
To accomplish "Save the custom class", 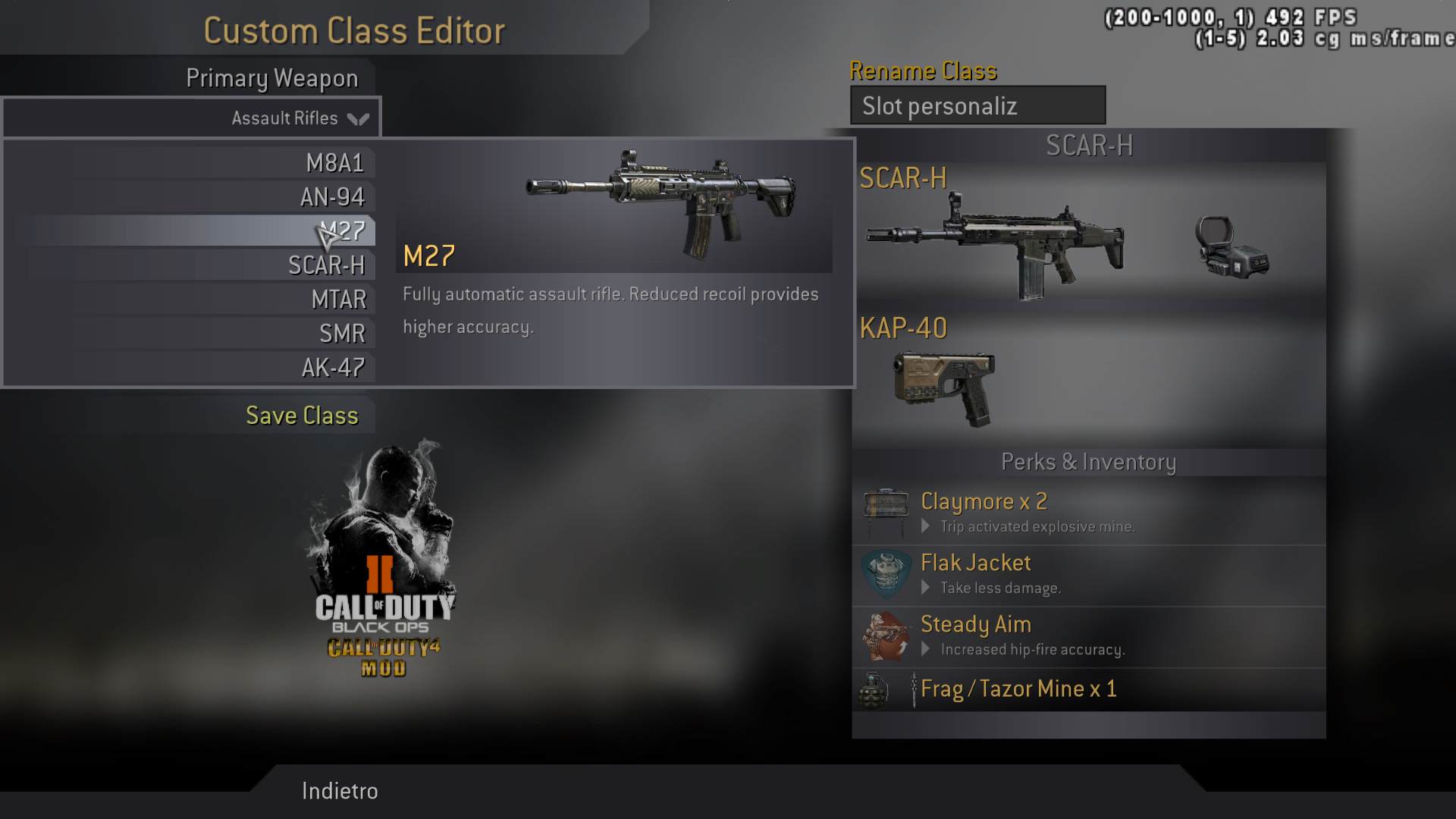I will 302,416.
